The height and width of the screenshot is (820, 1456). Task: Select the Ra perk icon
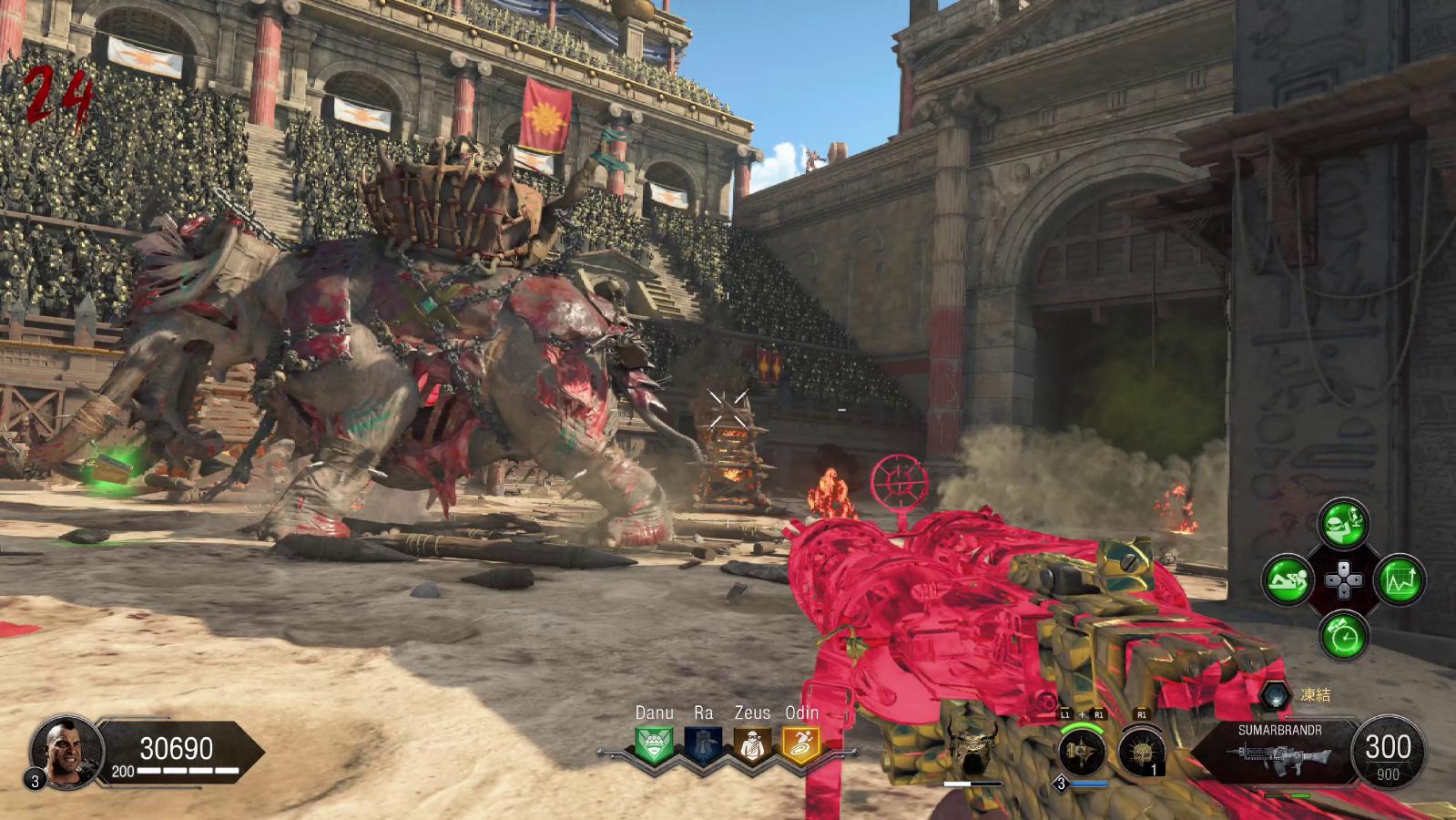coord(702,746)
